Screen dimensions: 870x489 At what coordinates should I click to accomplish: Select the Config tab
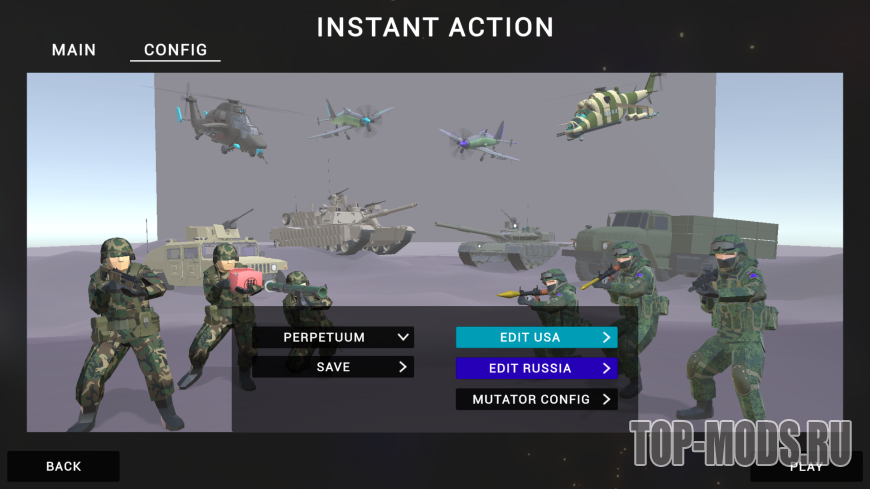click(x=175, y=50)
